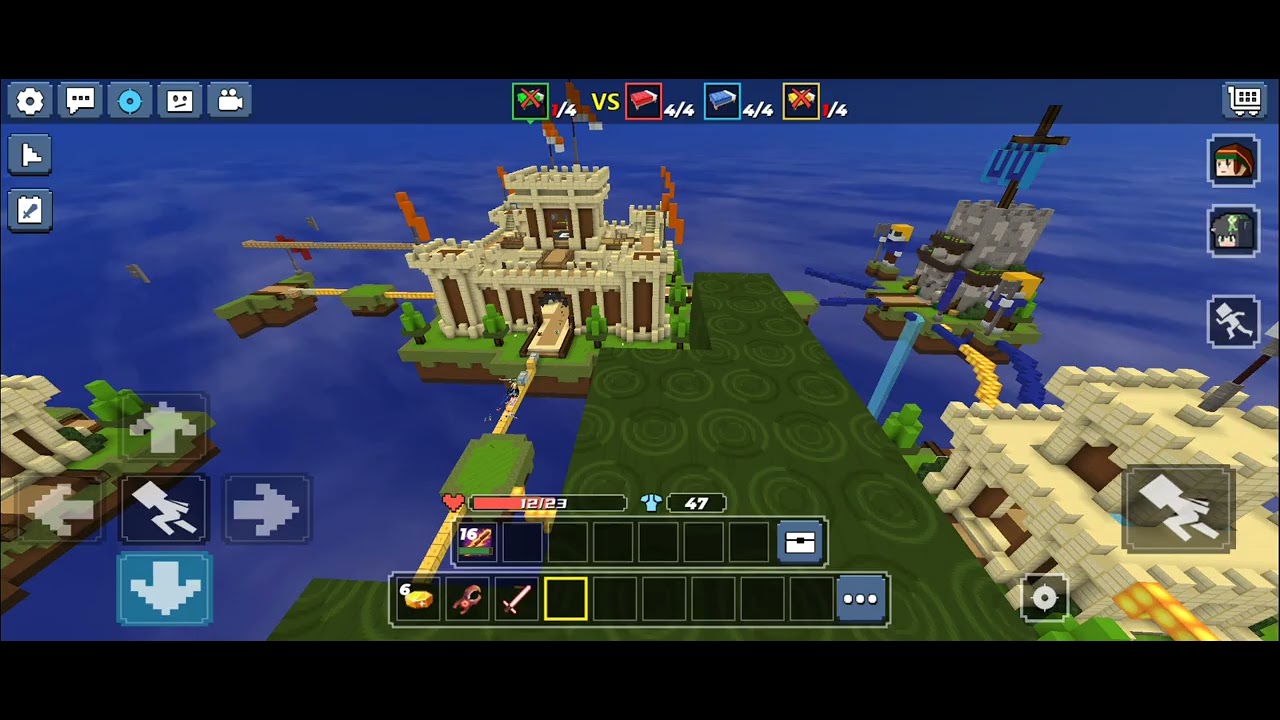Image resolution: width=1280 pixels, height=720 pixels.
Task: Equip the sword from the hotbar
Action: pyautogui.click(x=516, y=599)
